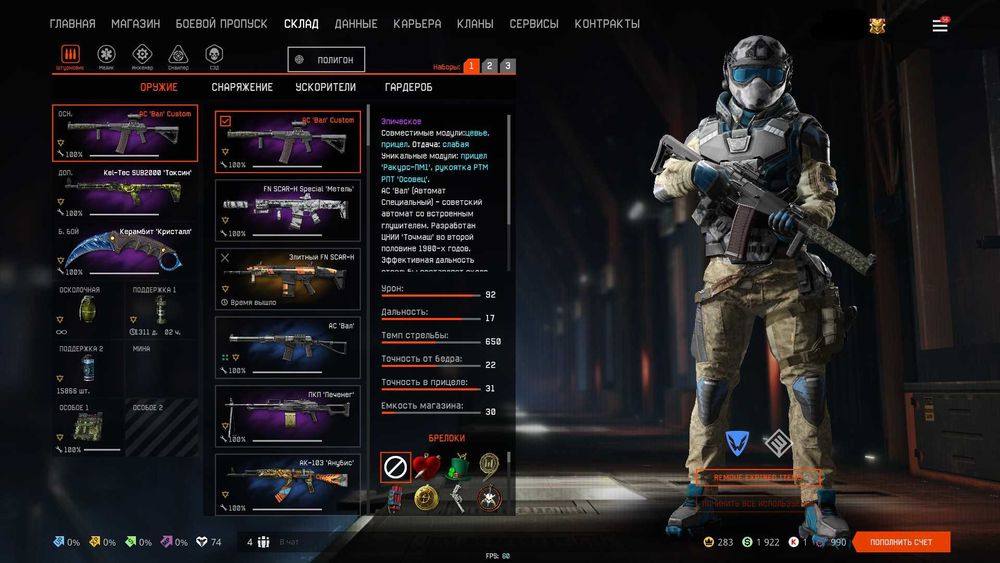
Task: Choose the empty no-charm option
Action: pyautogui.click(x=396, y=467)
